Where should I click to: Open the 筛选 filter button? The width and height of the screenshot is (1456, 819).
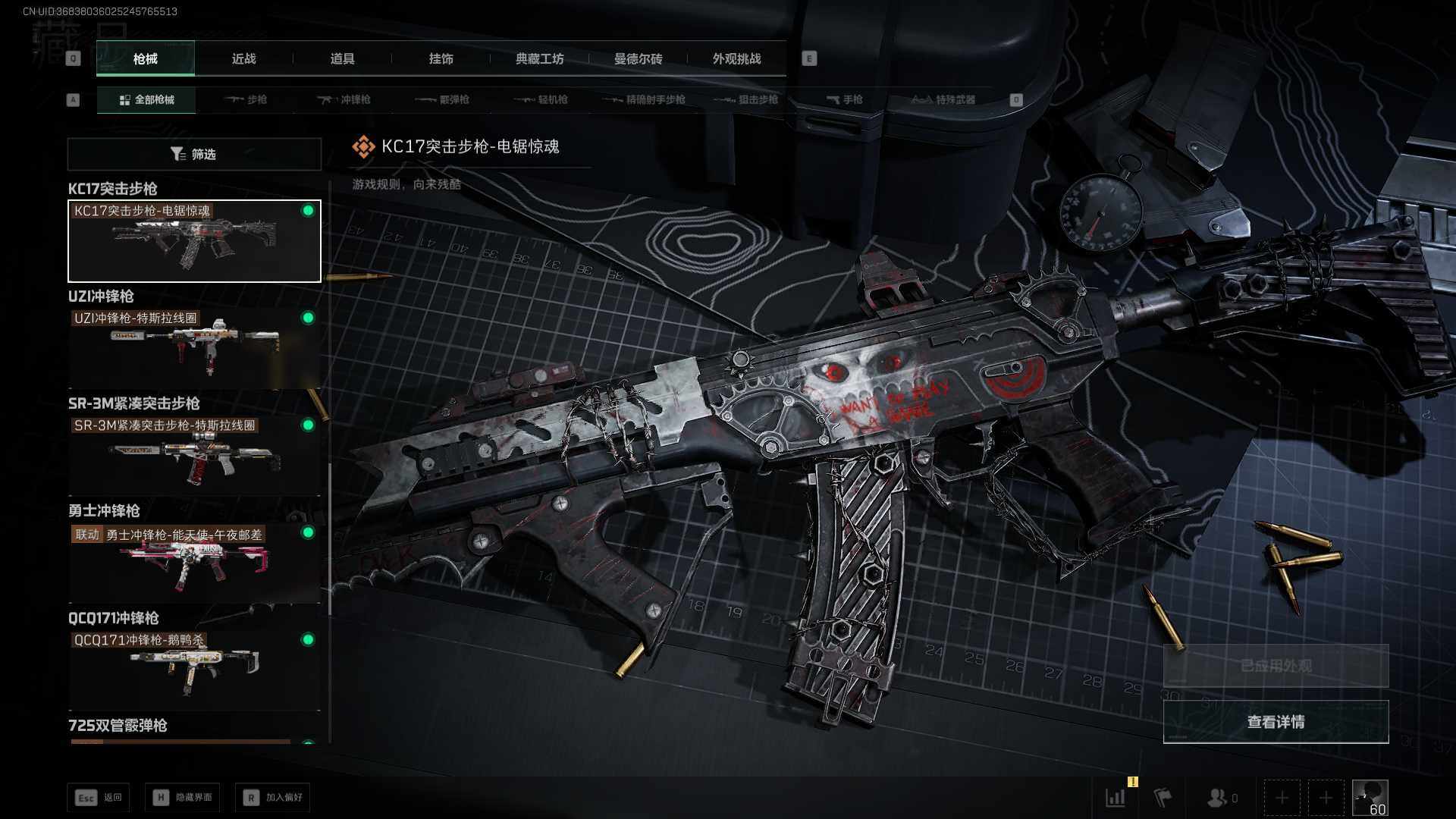click(x=194, y=154)
